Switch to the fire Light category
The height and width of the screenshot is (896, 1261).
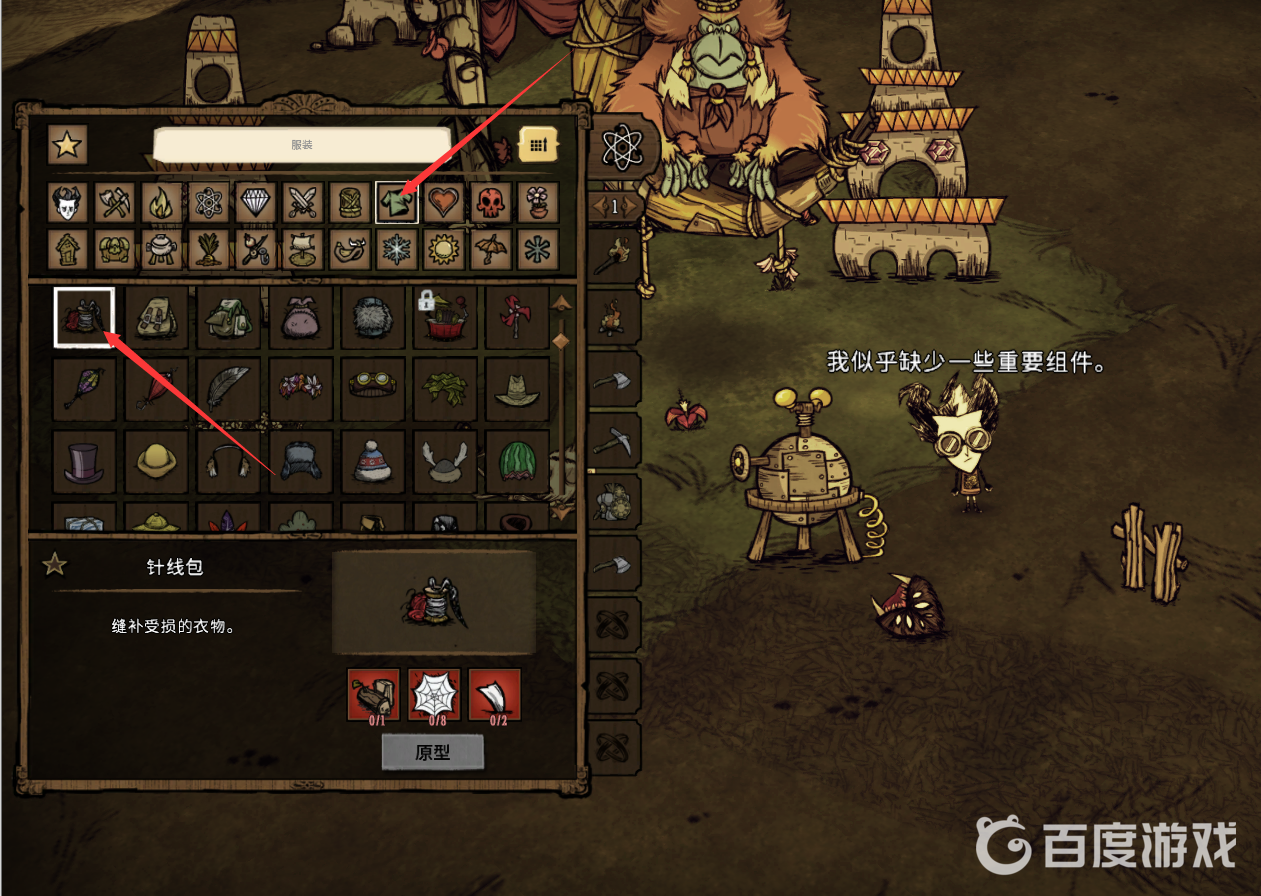tap(161, 203)
